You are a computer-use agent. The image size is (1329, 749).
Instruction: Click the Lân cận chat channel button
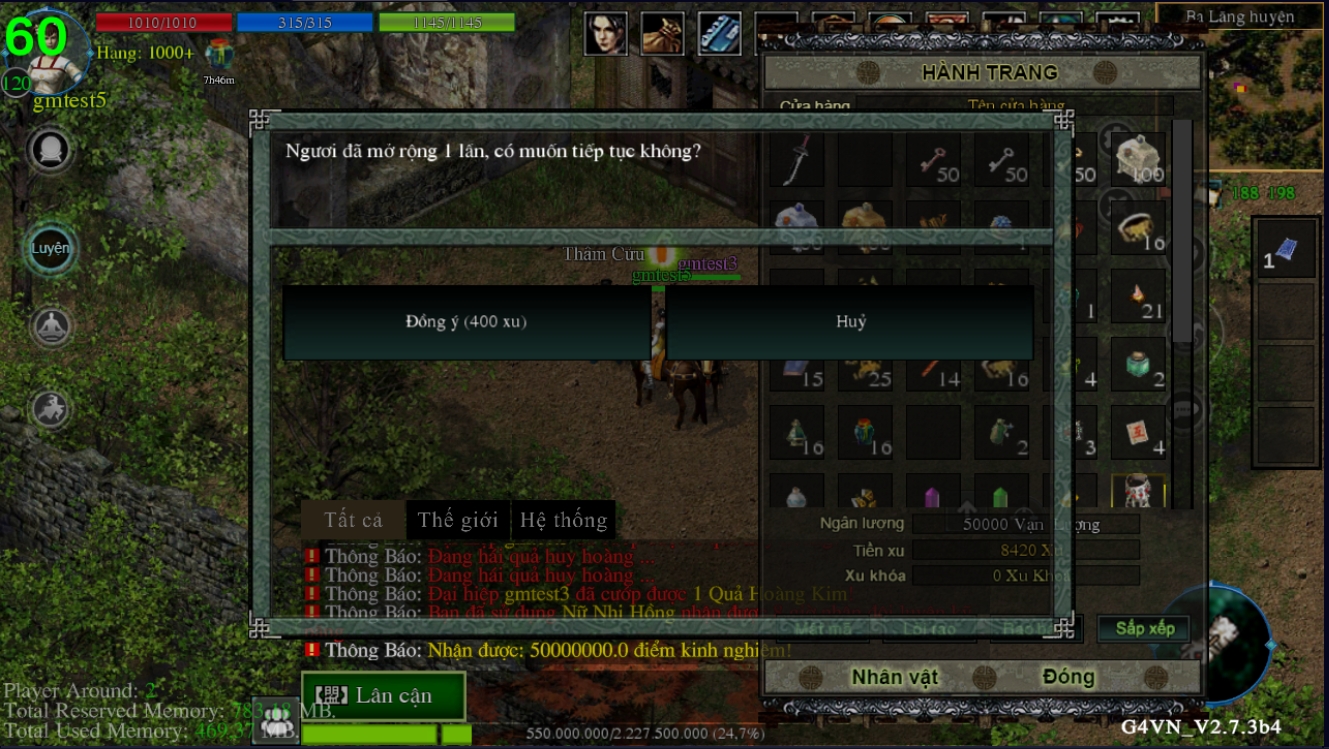(383, 696)
